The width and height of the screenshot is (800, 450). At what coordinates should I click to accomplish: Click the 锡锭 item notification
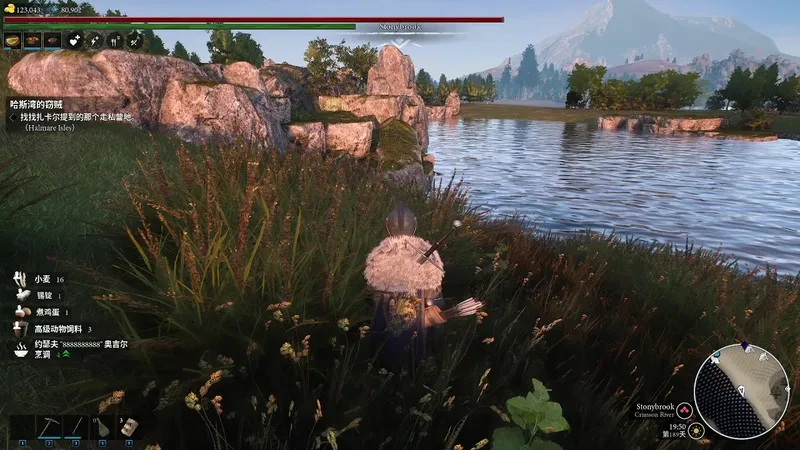pyautogui.click(x=40, y=296)
